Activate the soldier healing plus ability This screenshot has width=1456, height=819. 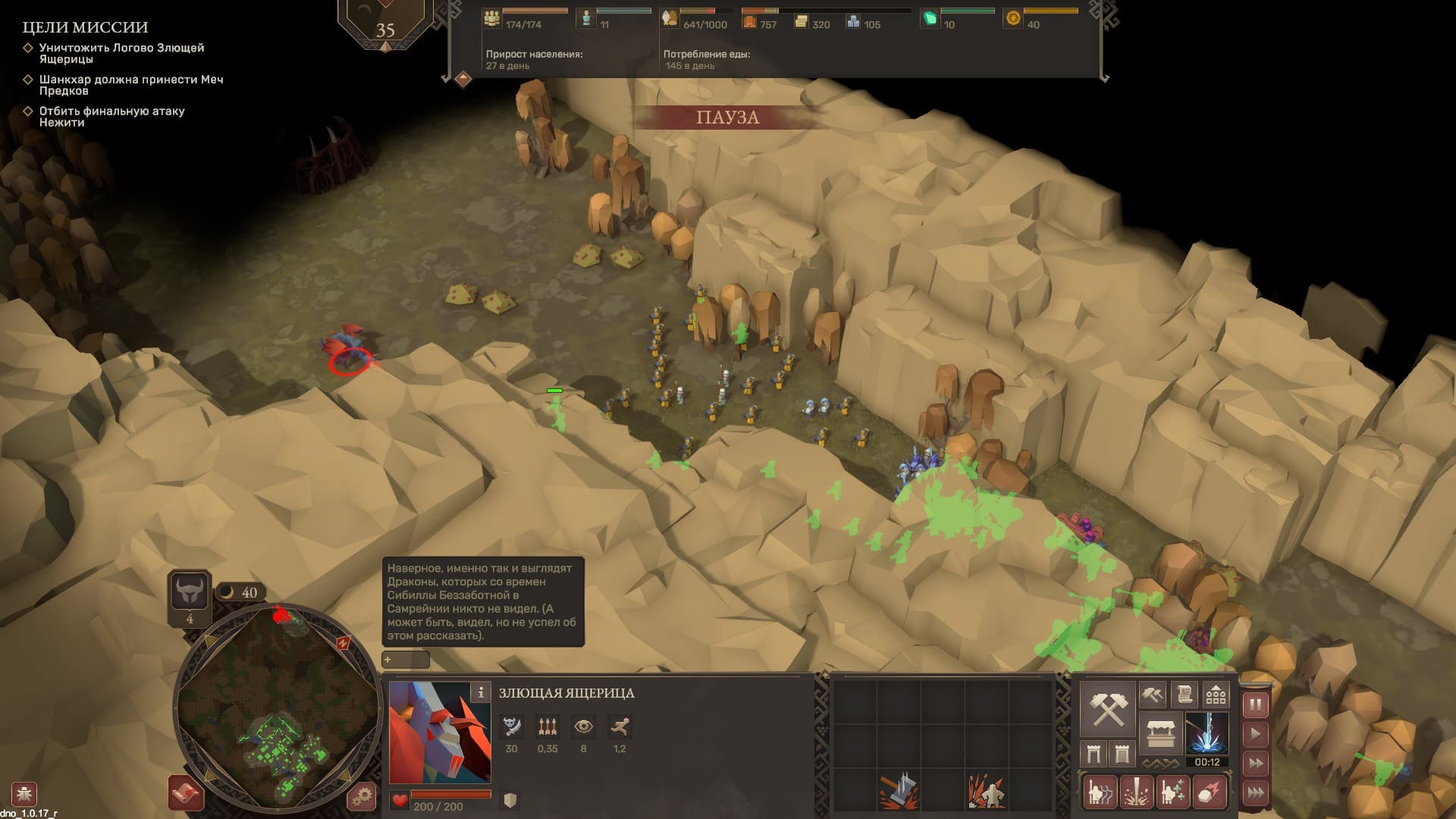click(x=1172, y=792)
